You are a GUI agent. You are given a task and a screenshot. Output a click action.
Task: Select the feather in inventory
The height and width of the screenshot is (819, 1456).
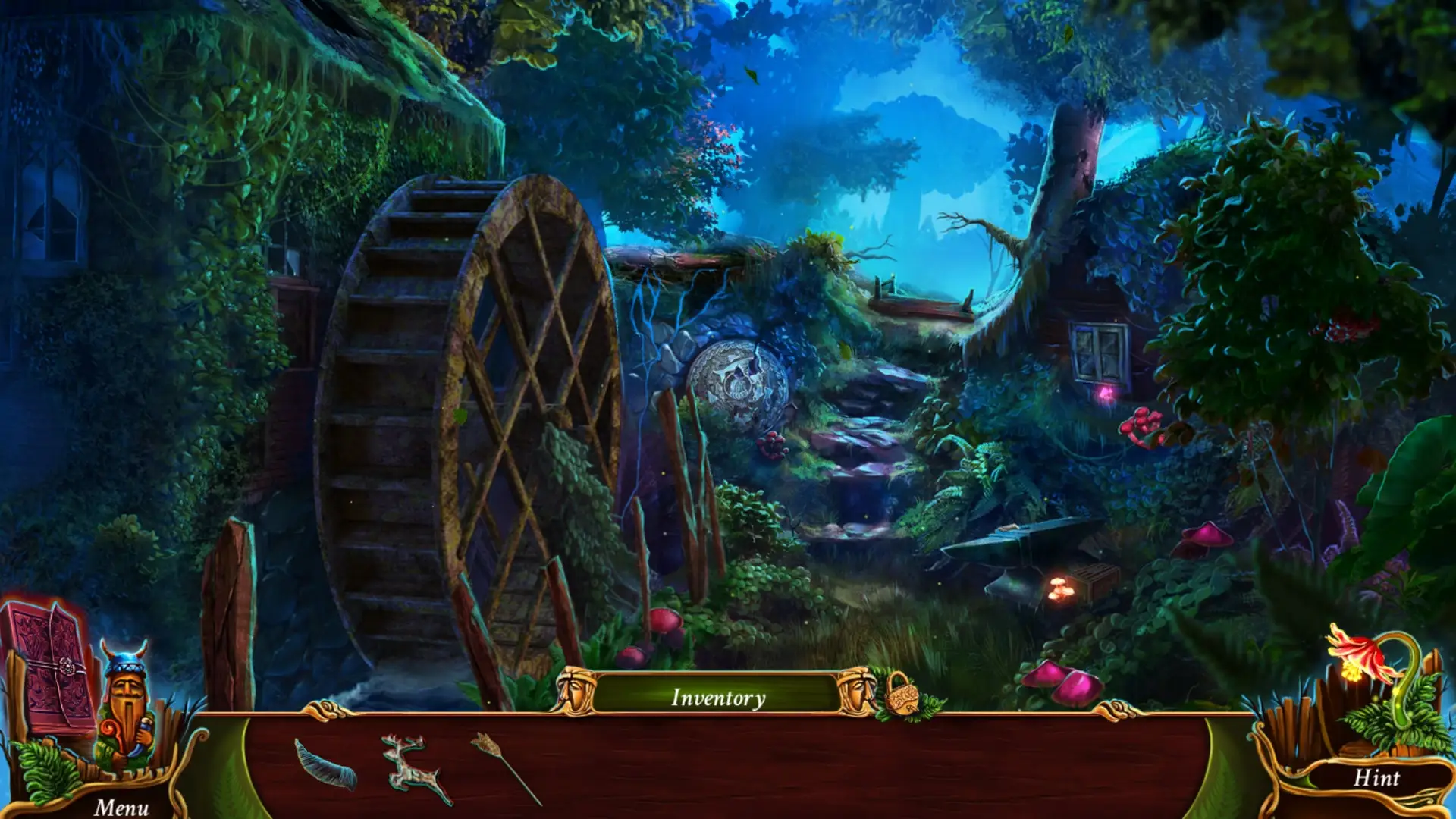[326, 764]
